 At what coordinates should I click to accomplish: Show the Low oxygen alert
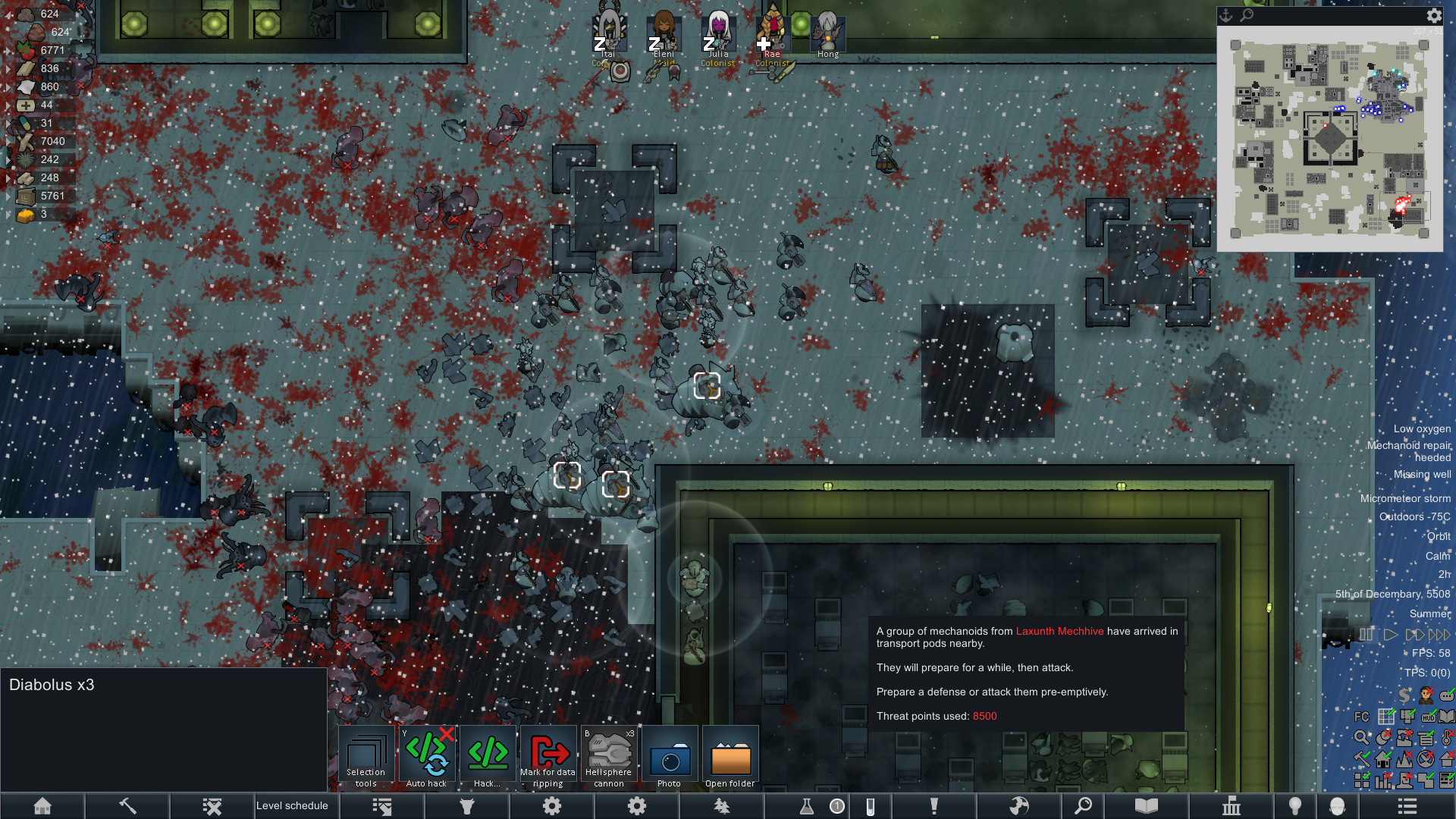point(1422,429)
